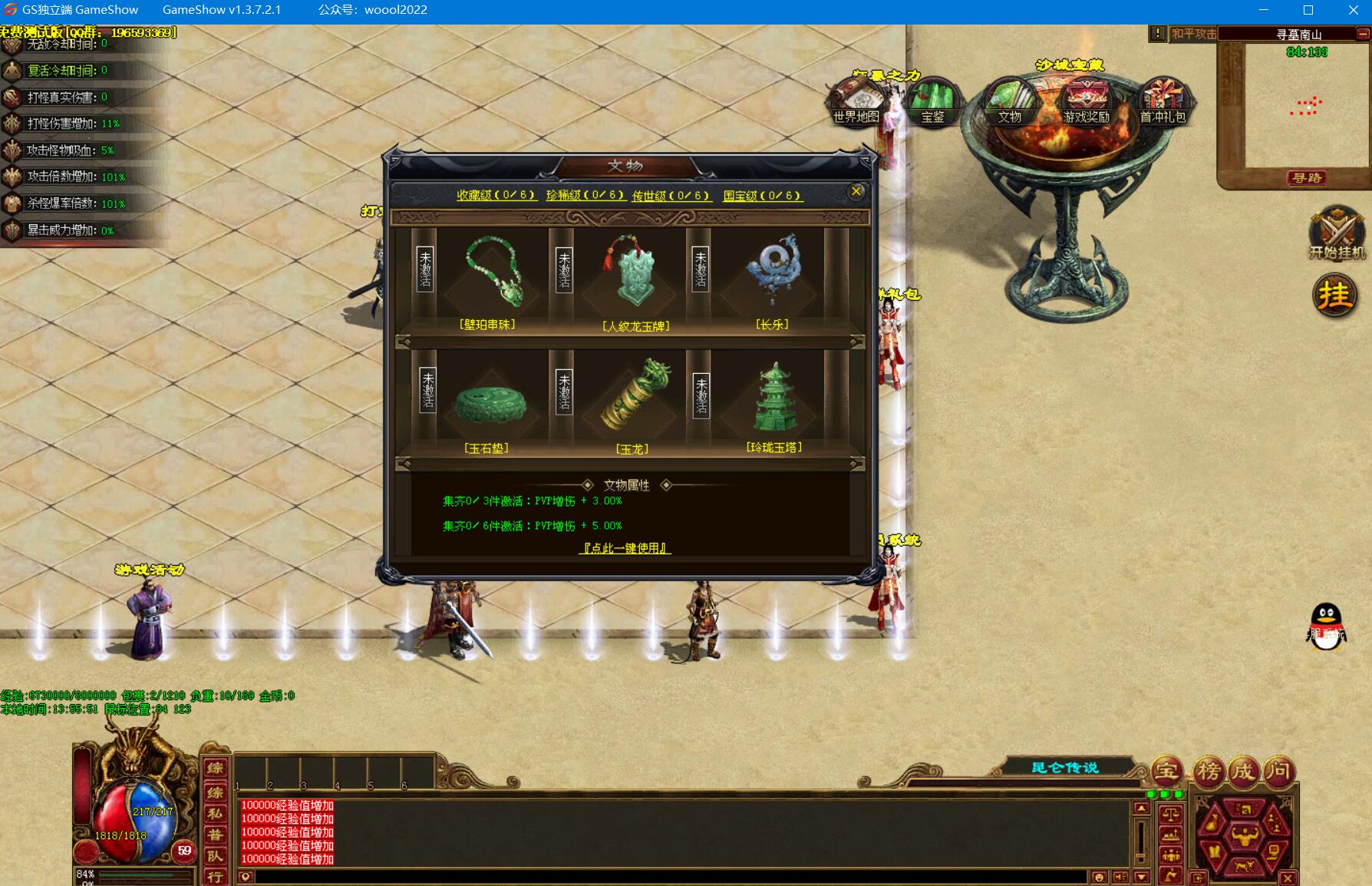Show the 传世级 relic tier
The image size is (1372, 886).
(671, 196)
